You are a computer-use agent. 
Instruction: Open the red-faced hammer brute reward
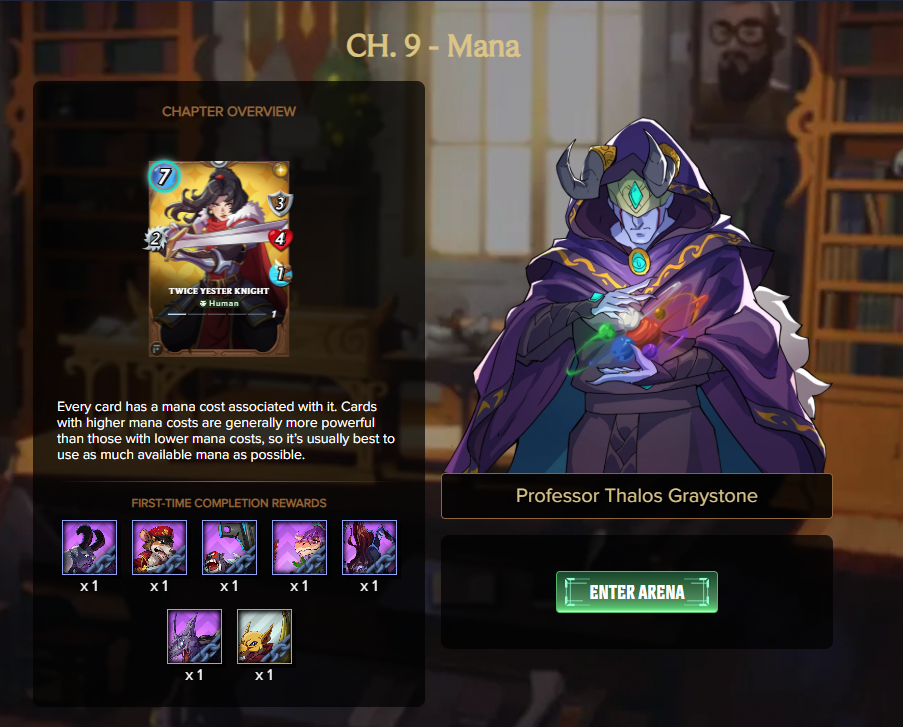[x=229, y=547]
